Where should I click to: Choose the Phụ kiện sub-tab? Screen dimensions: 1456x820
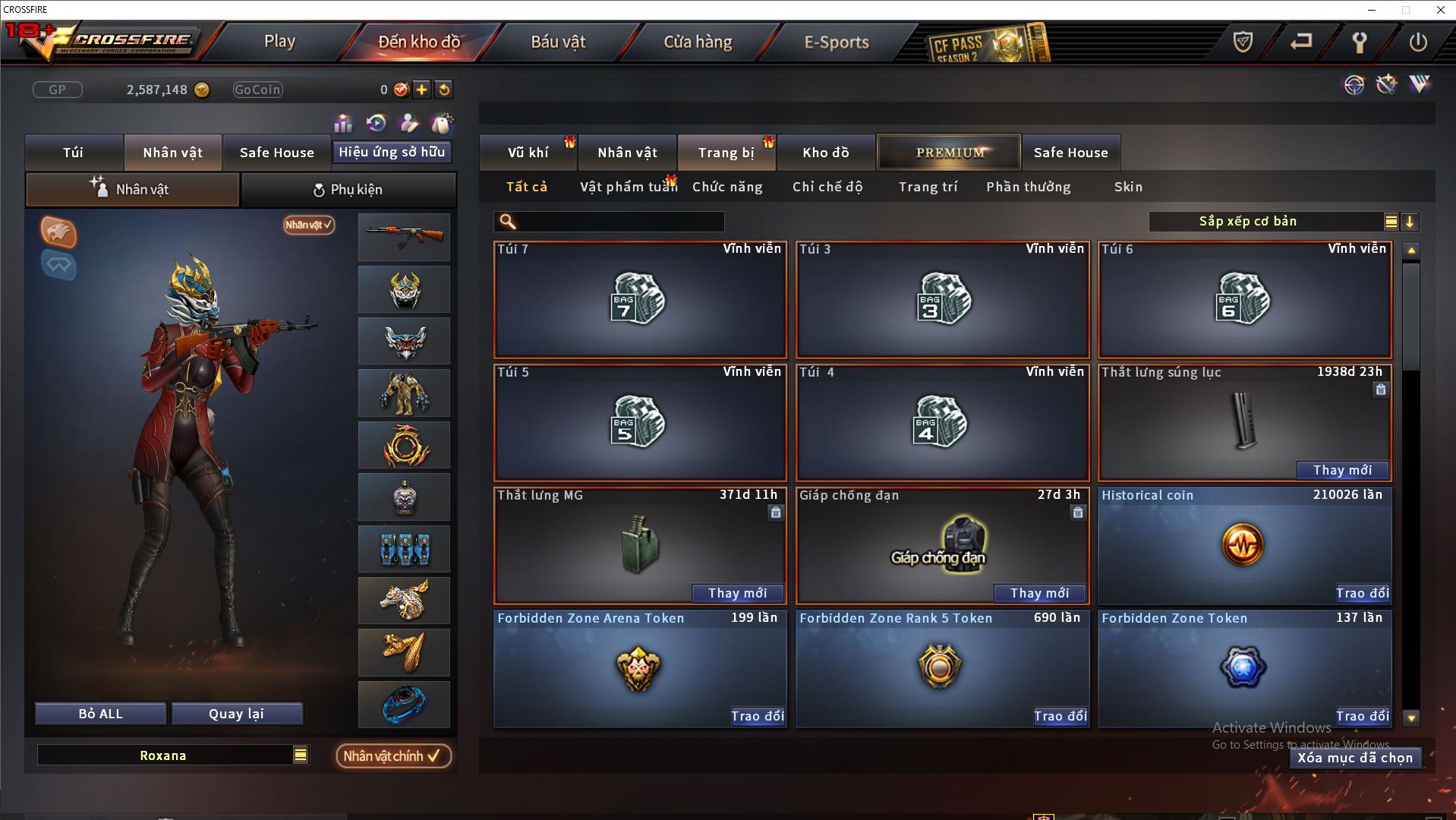(x=348, y=190)
